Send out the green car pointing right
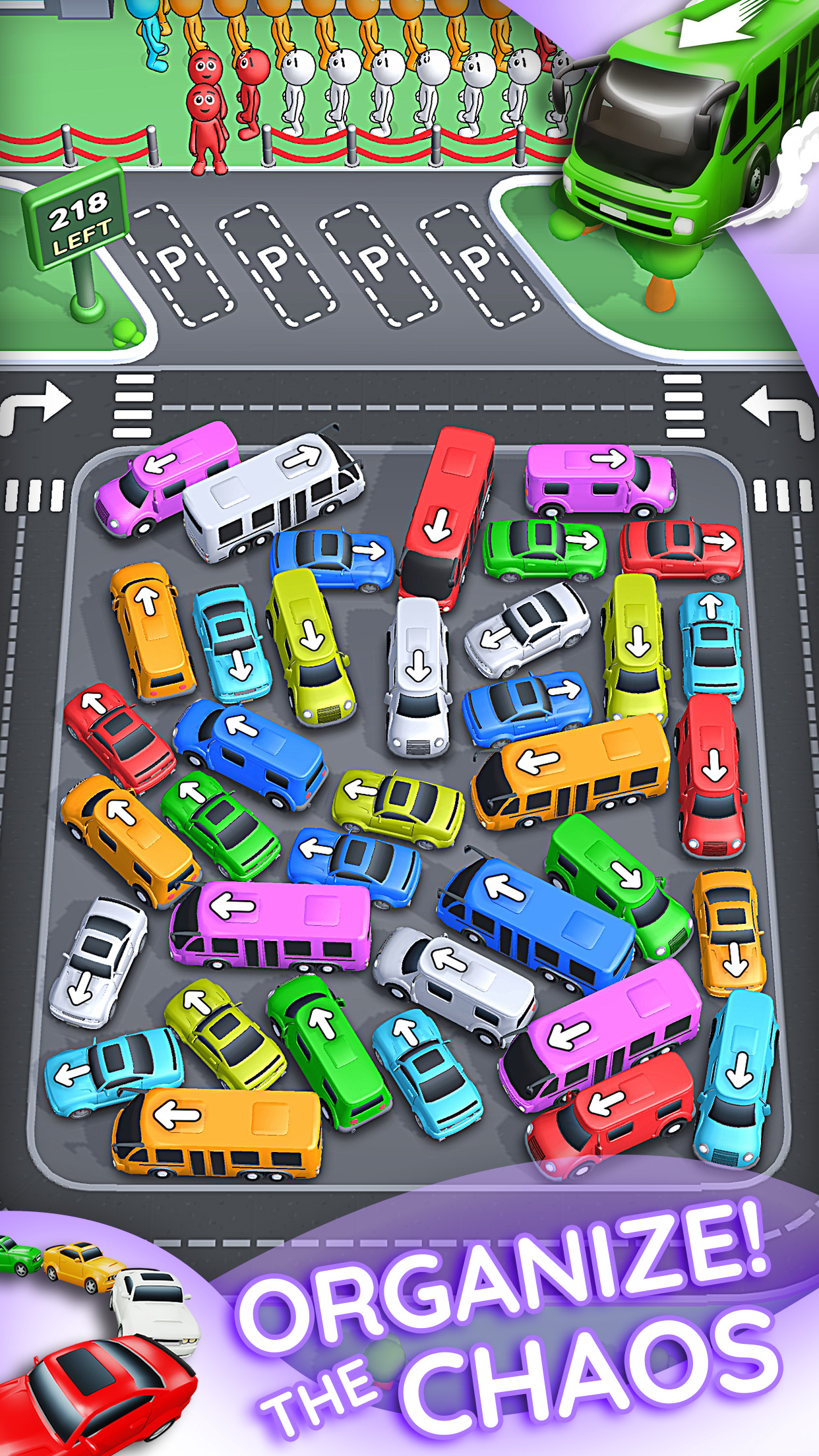819x1456 pixels. click(544, 549)
